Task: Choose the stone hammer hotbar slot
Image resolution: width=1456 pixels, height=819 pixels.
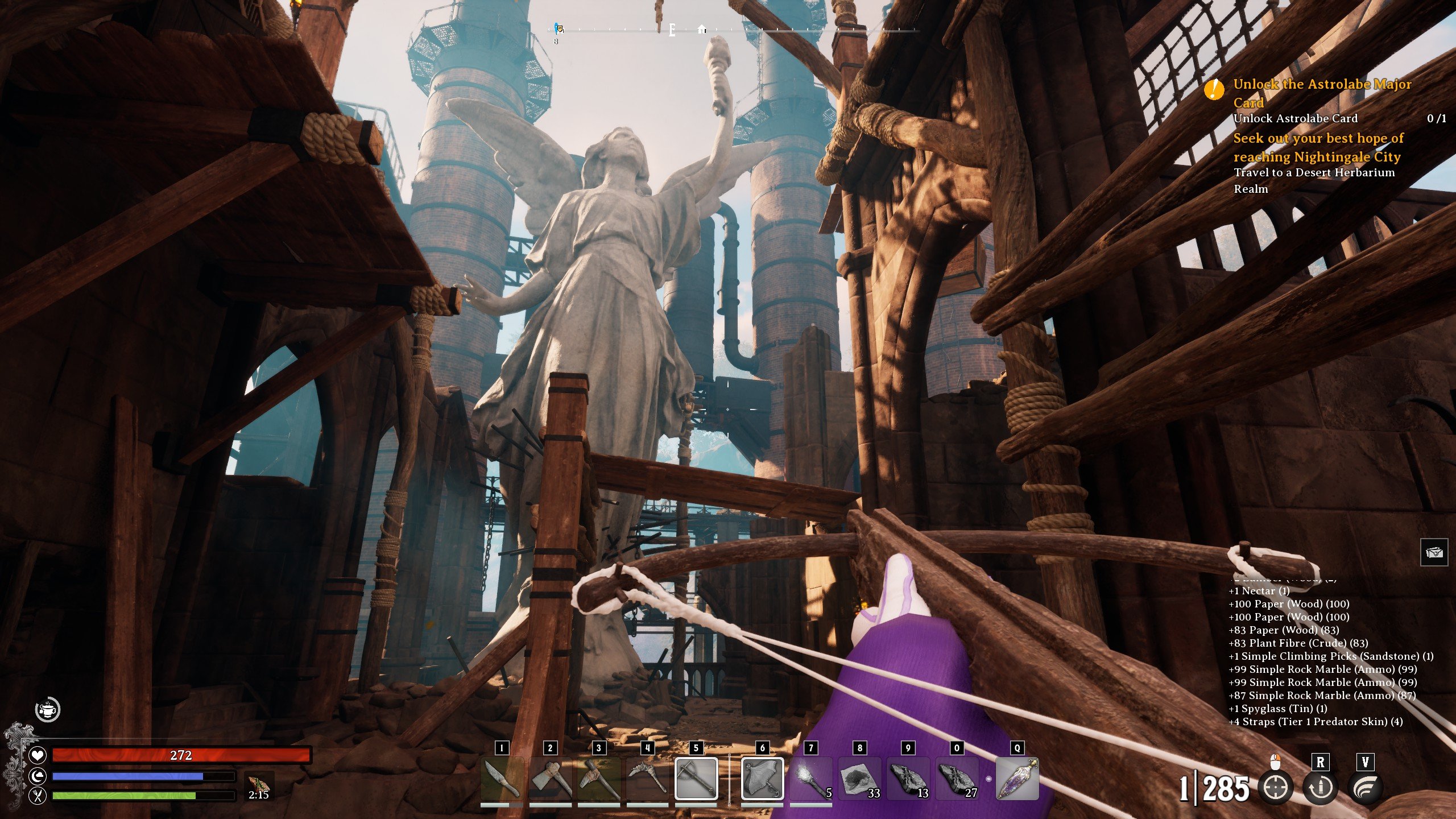Action: point(598,779)
